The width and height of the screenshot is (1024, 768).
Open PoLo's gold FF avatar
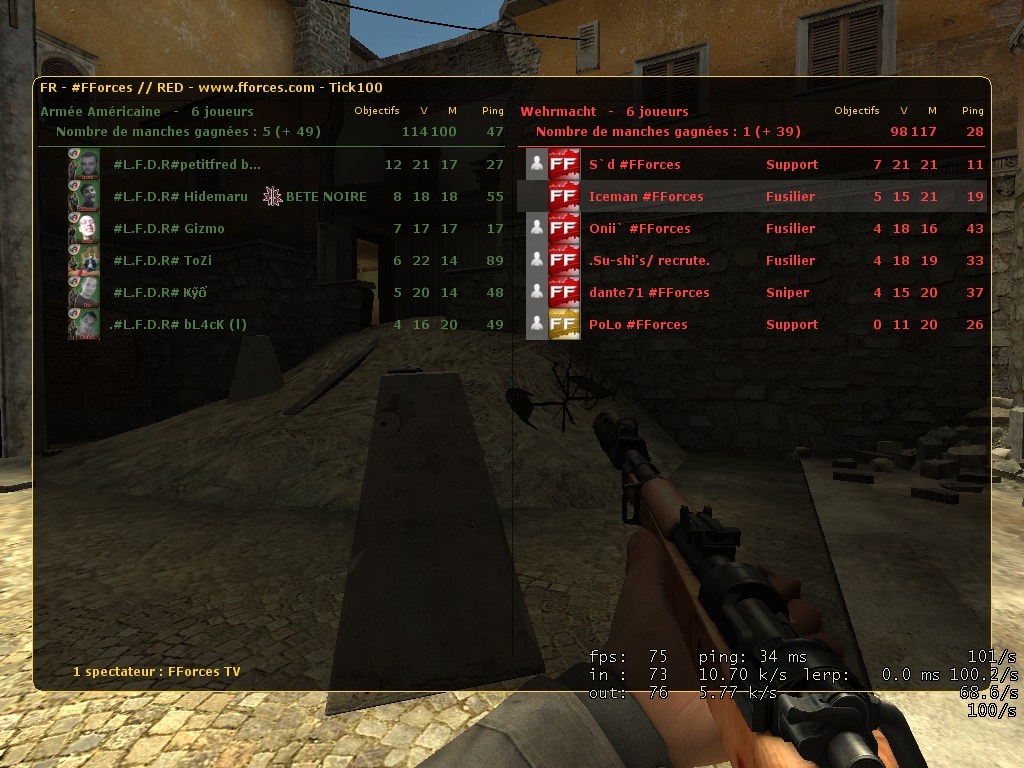click(565, 324)
